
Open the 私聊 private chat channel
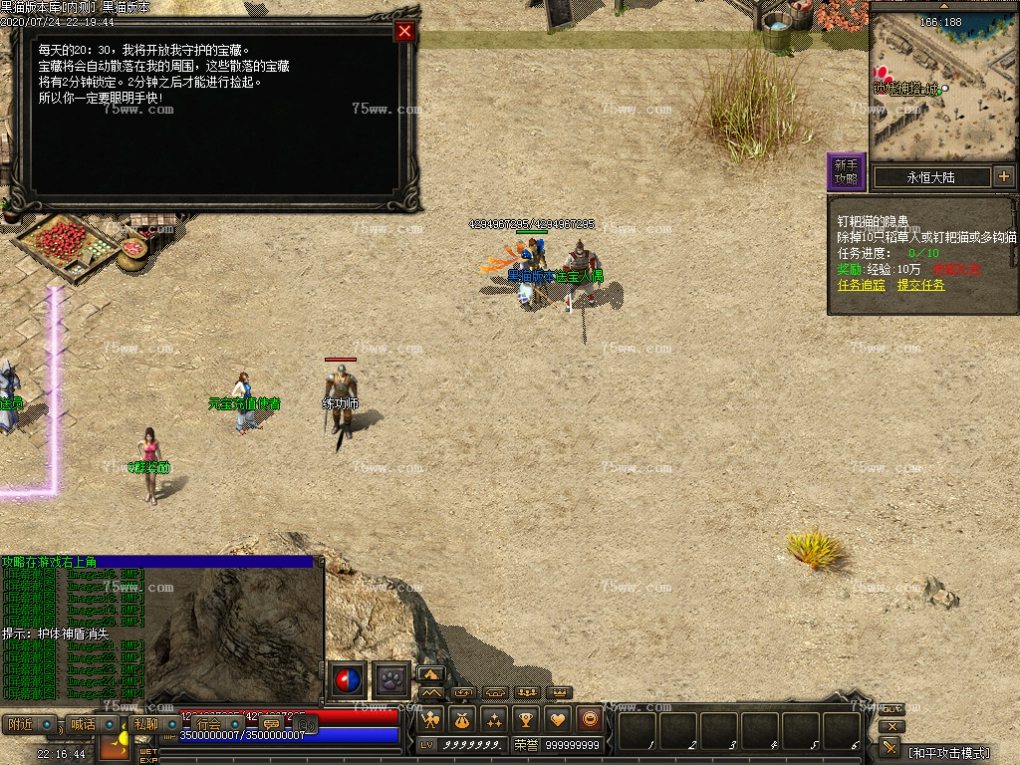click(146, 724)
